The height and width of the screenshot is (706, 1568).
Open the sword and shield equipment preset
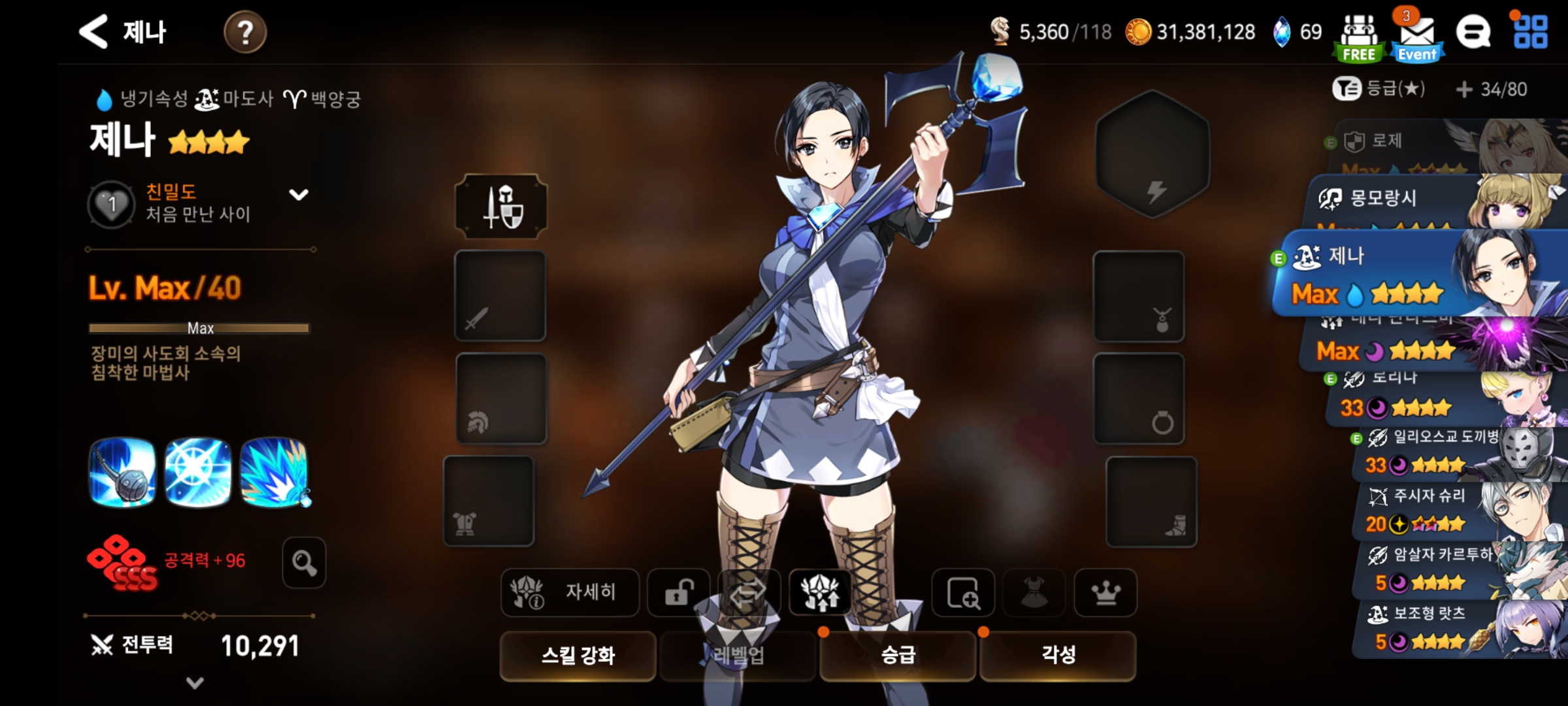pyautogui.click(x=501, y=206)
